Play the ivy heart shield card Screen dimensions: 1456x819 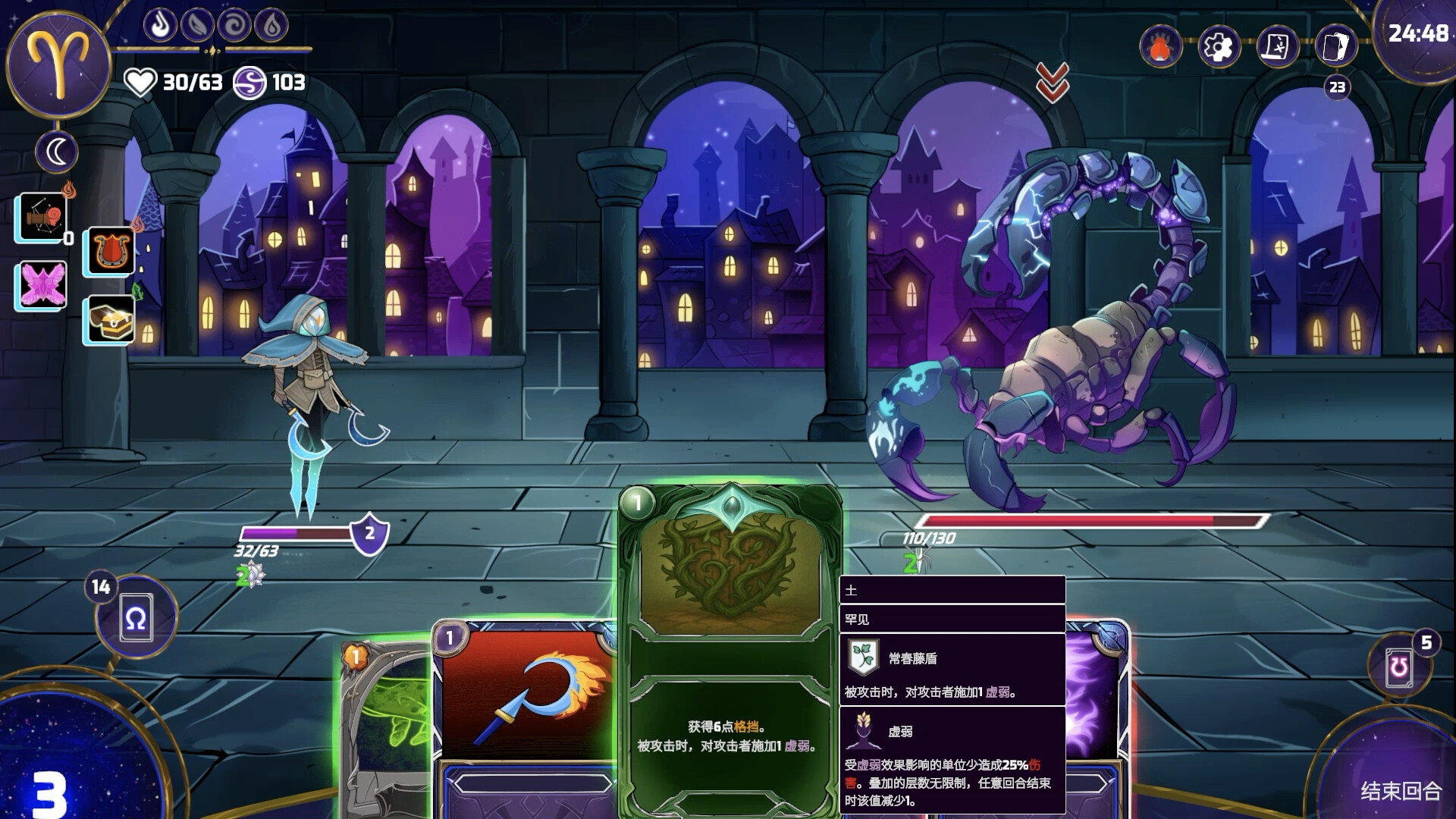(x=730, y=645)
